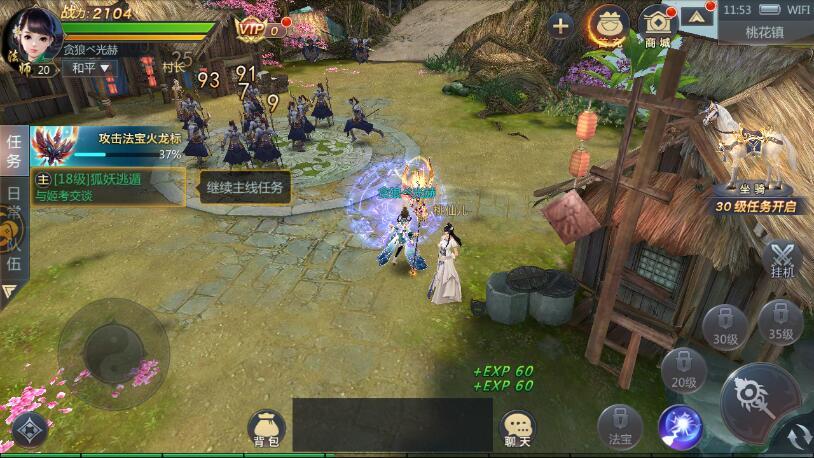The width and height of the screenshot is (814, 458).
Task: Tap the locked 法宝 button
Action: 620,427
